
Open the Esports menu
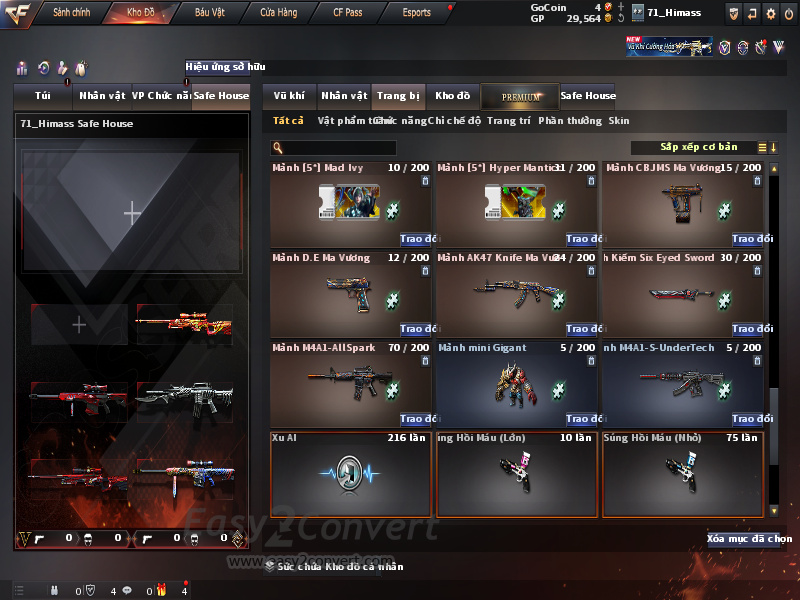pos(416,12)
